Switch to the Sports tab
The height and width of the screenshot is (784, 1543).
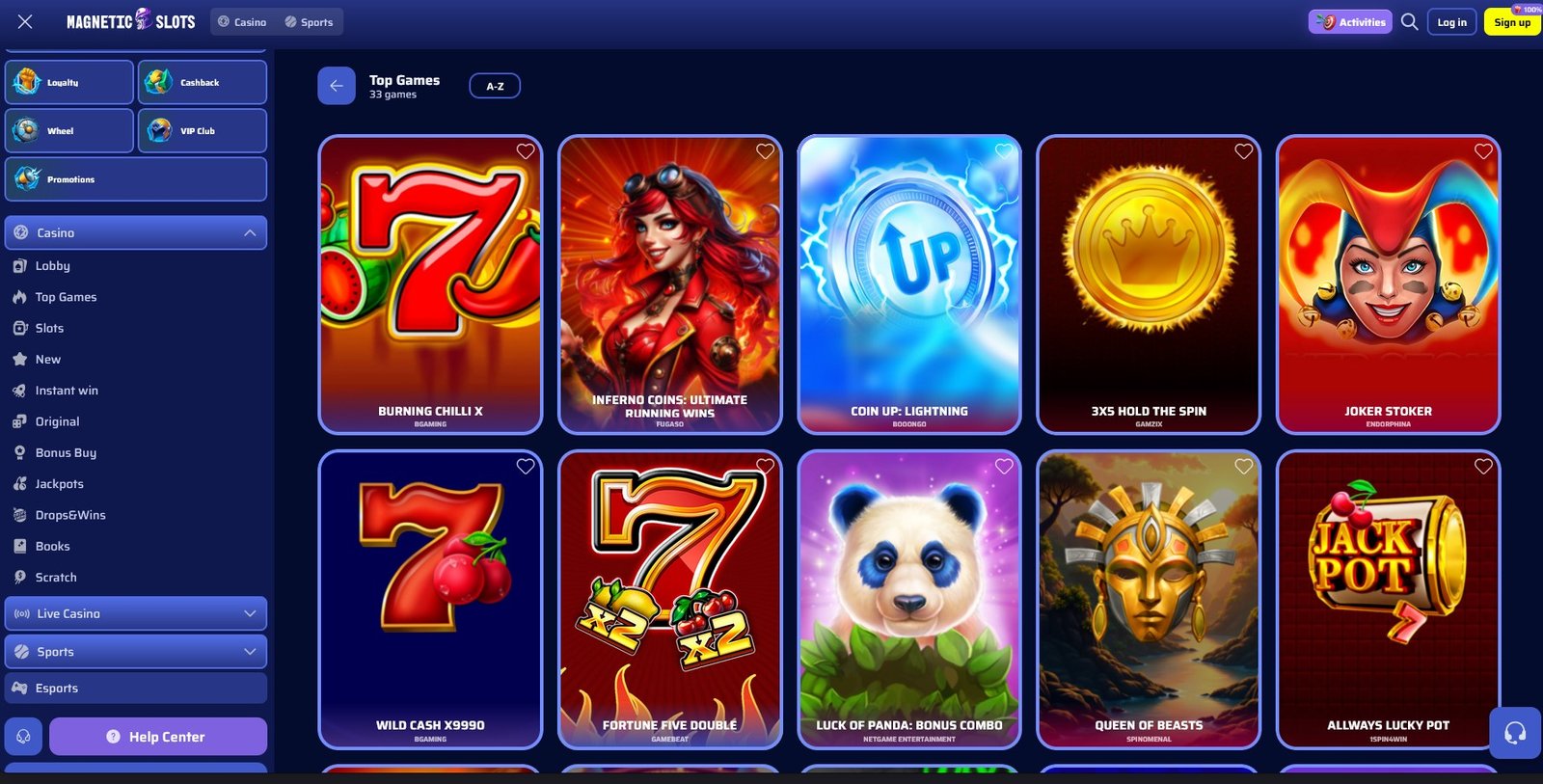tap(310, 20)
